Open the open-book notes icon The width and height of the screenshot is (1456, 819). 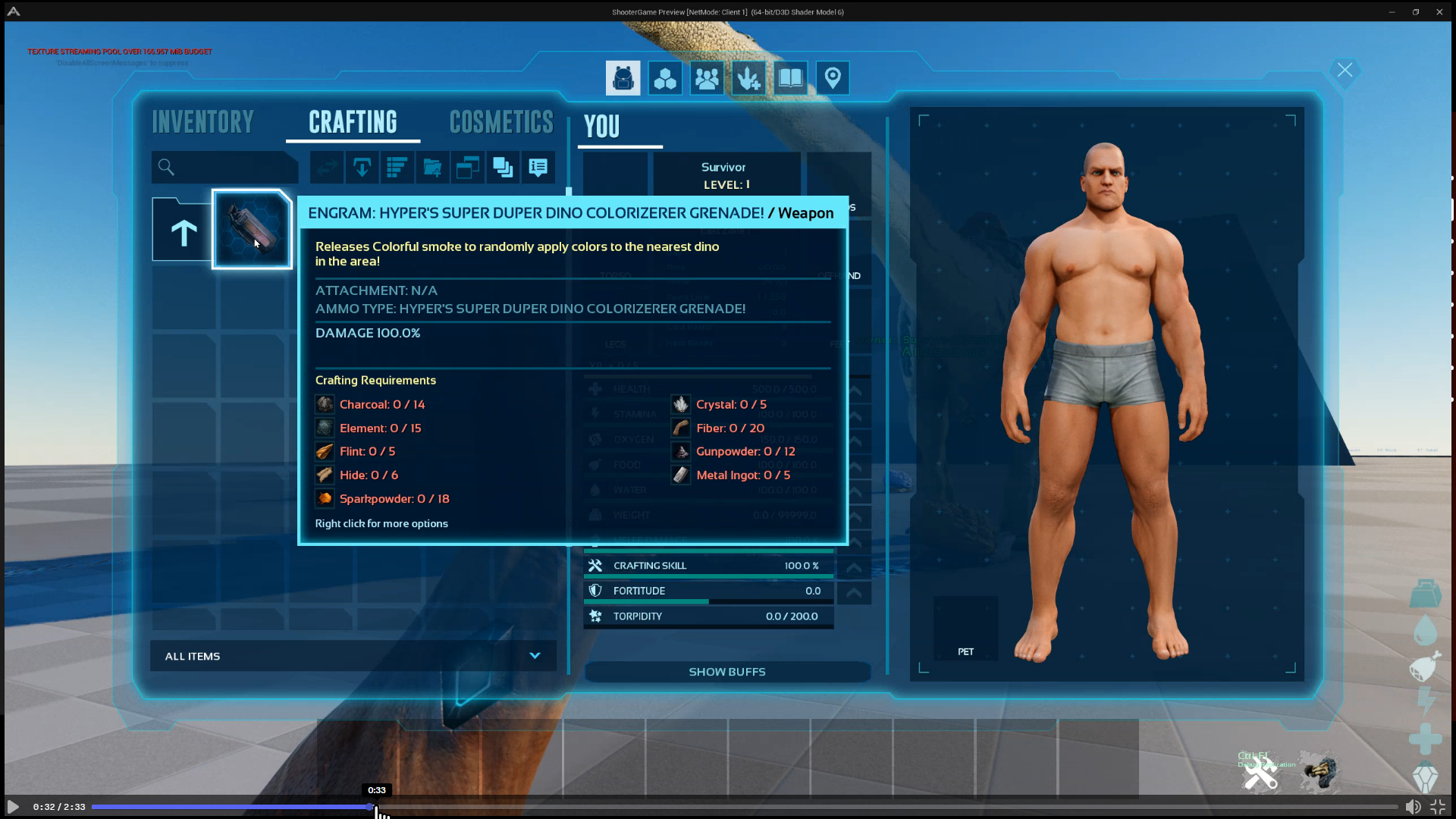[x=790, y=78]
